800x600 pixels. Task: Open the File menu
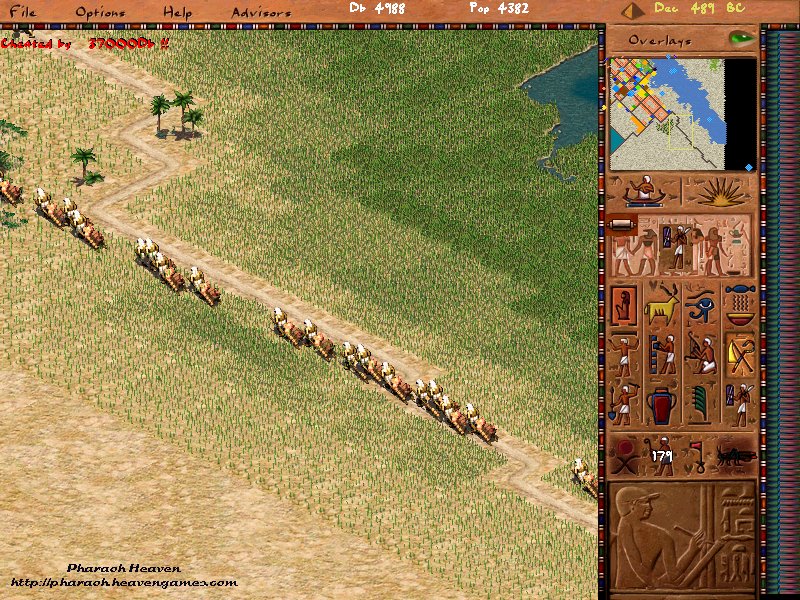tap(22, 12)
